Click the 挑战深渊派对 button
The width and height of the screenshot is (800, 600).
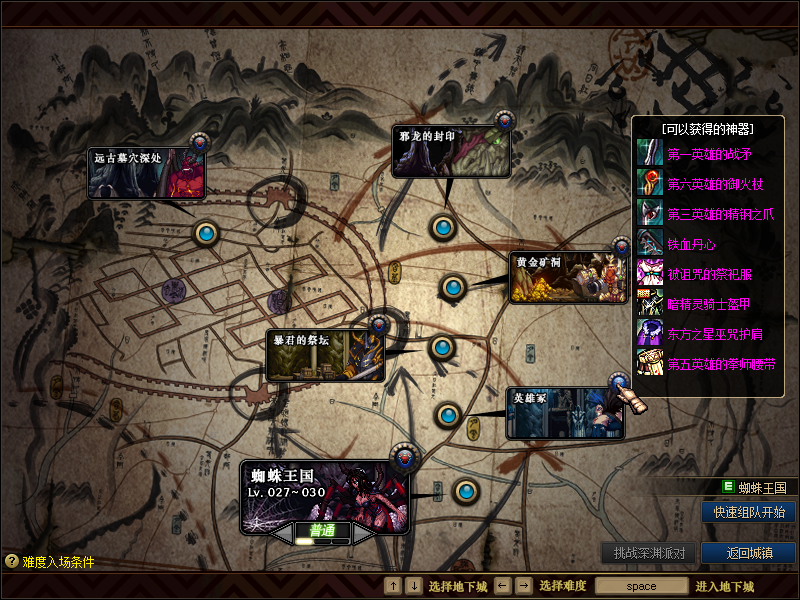coord(648,553)
